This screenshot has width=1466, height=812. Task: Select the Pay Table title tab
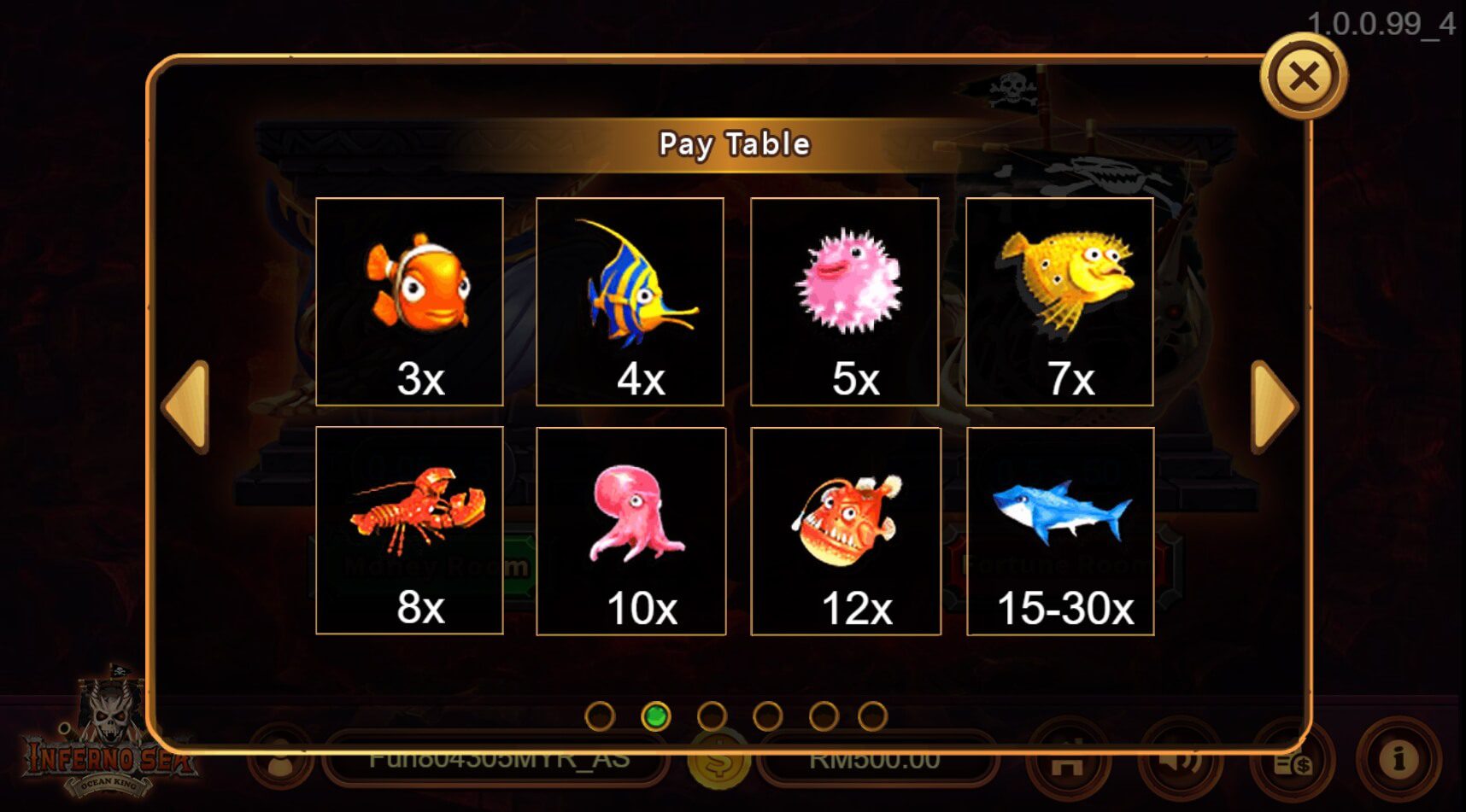tap(733, 143)
